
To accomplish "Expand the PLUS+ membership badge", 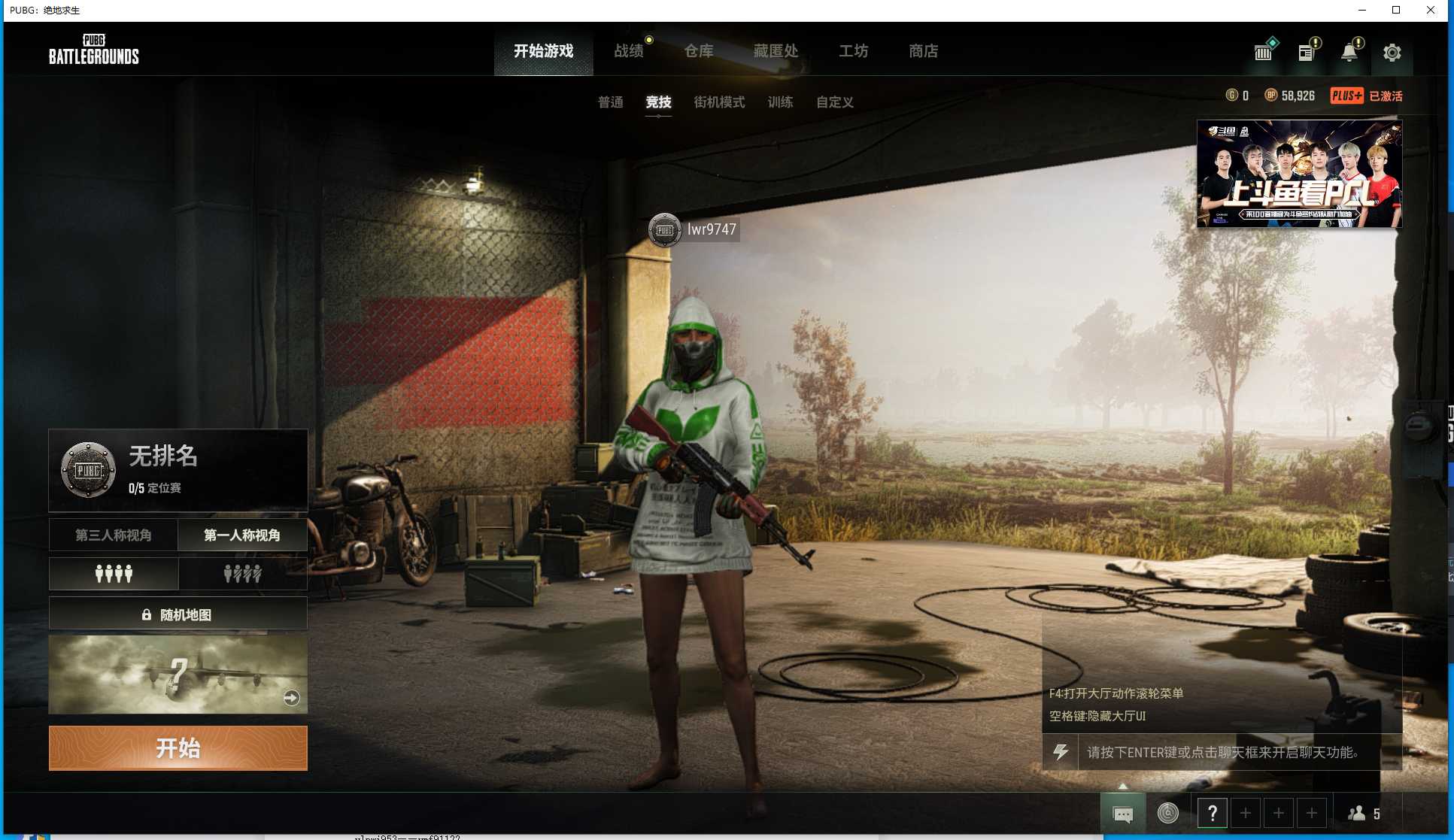I will [x=1346, y=96].
